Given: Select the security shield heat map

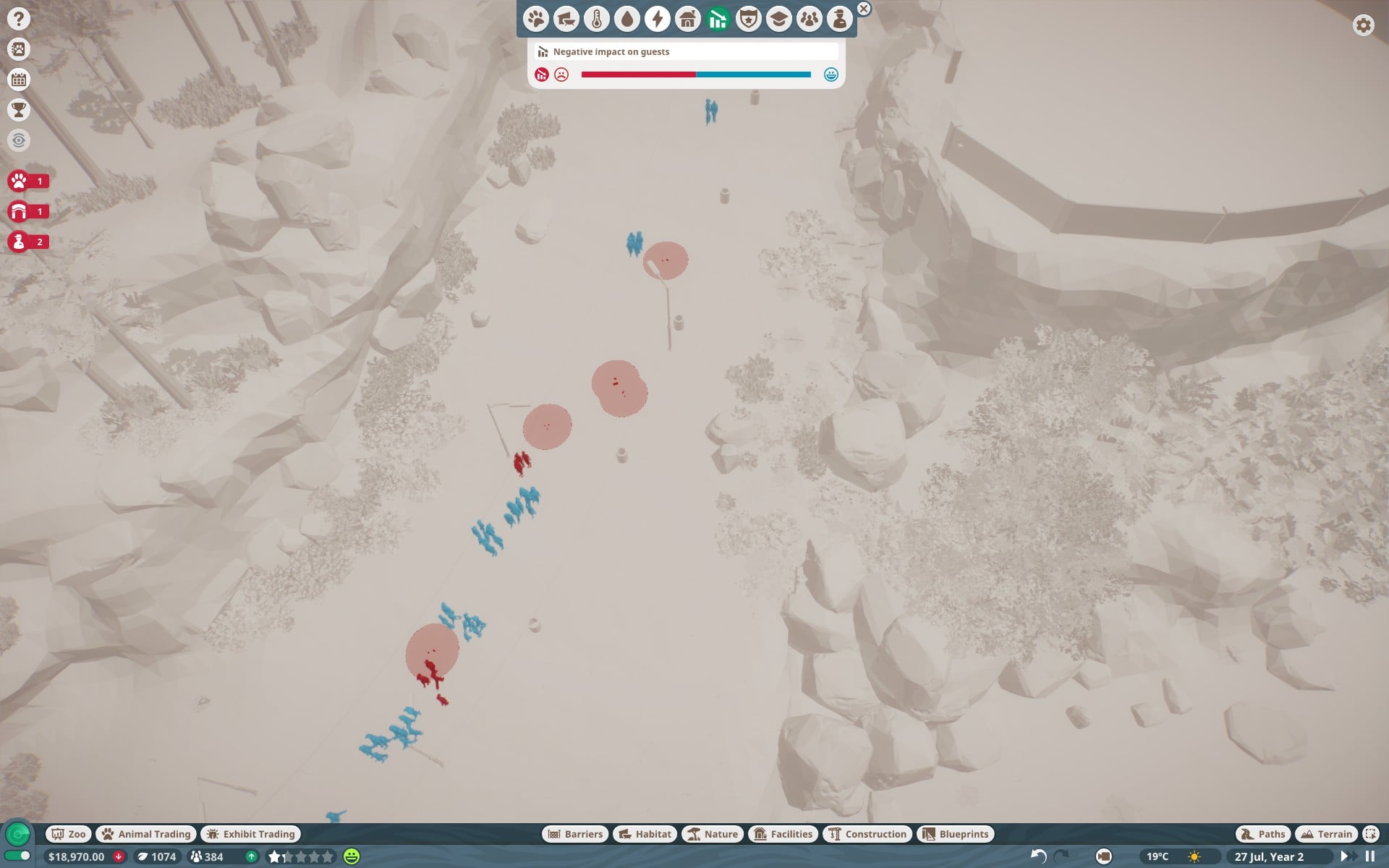Looking at the screenshot, I should 749,19.
